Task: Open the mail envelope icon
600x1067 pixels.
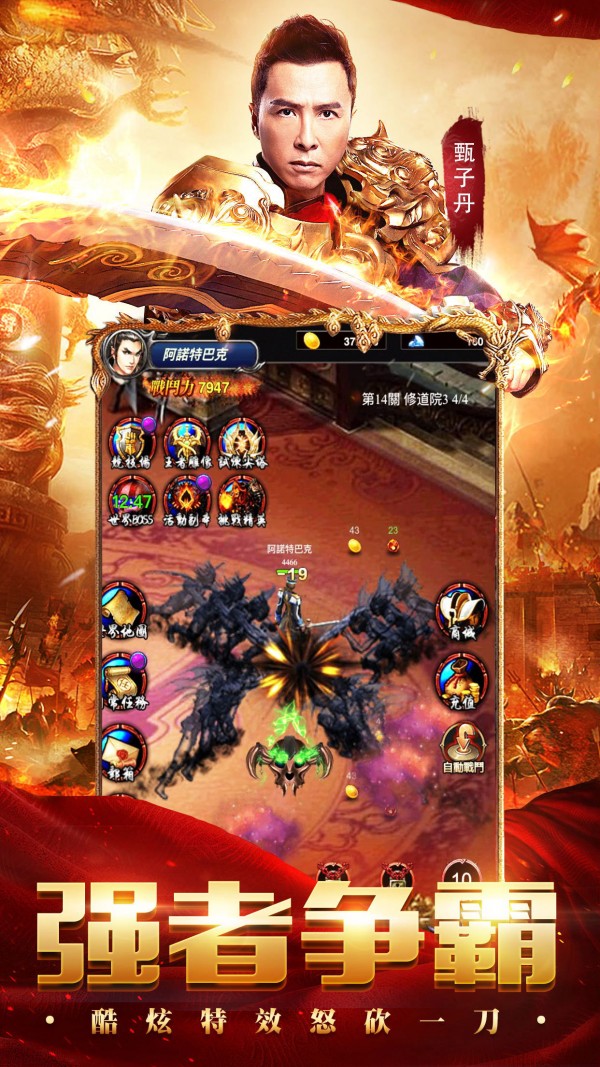Action: [123, 747]
